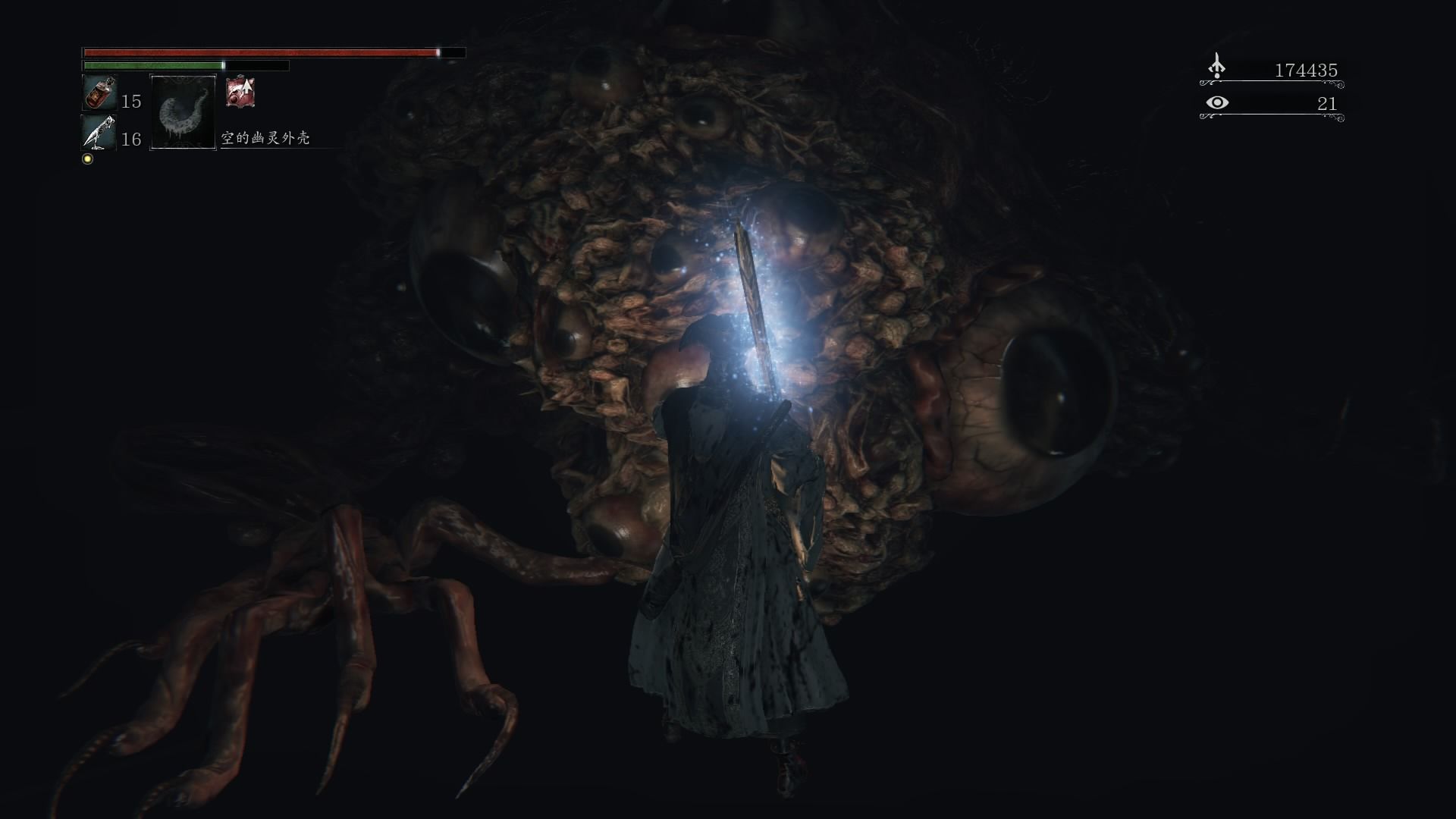
Task: Select the quicksilver bullet slot
Action: [x=99, y=133]
